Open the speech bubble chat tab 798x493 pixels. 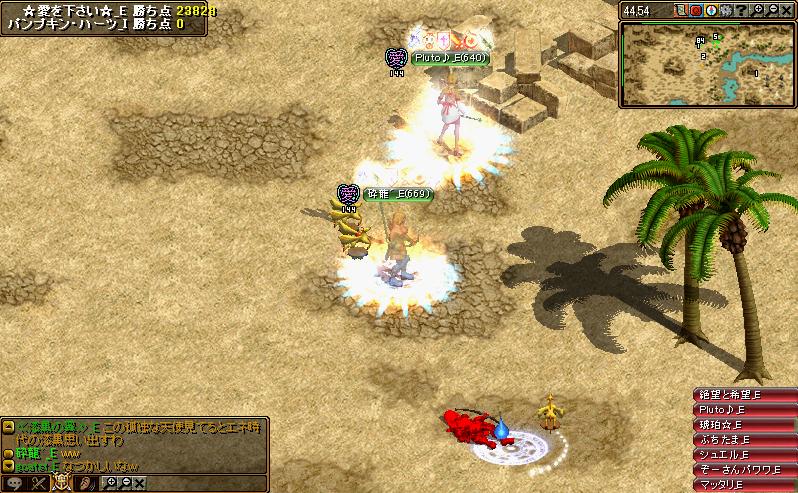click(x=12, y=483)
